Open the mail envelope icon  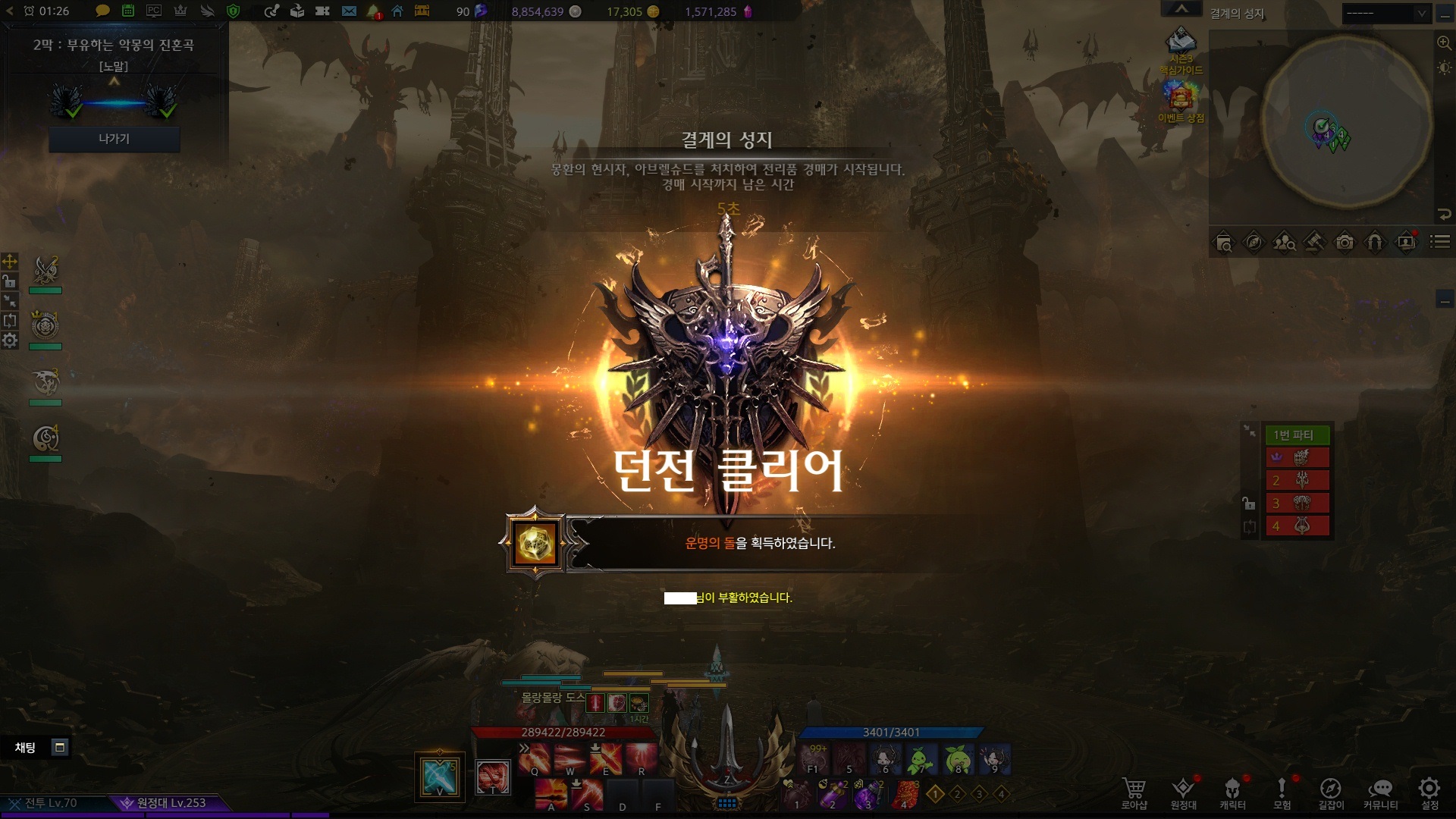(349, 11)
